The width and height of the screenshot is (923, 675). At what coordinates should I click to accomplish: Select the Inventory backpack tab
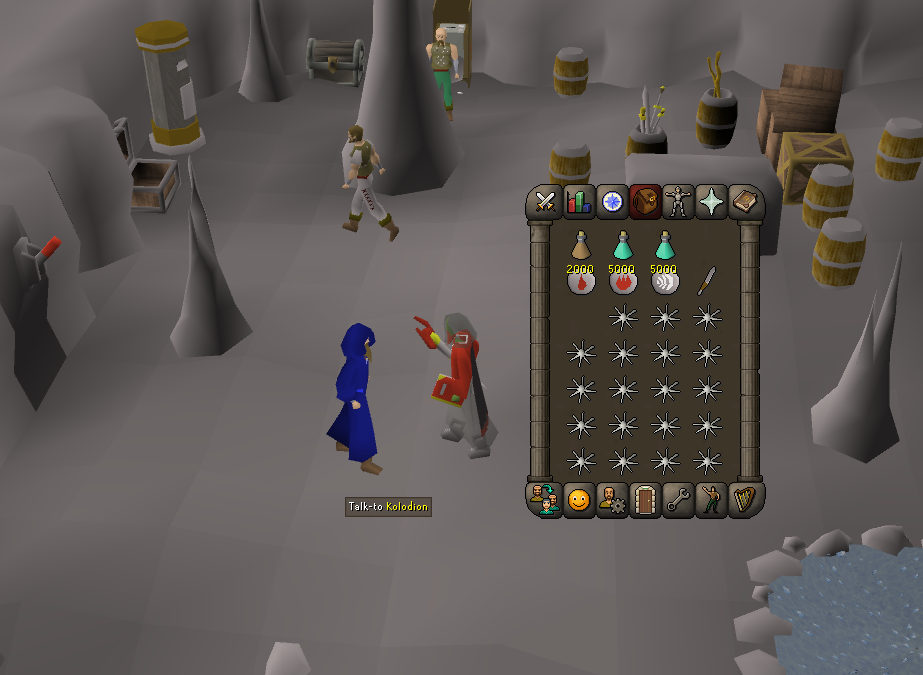pos(645,202)
